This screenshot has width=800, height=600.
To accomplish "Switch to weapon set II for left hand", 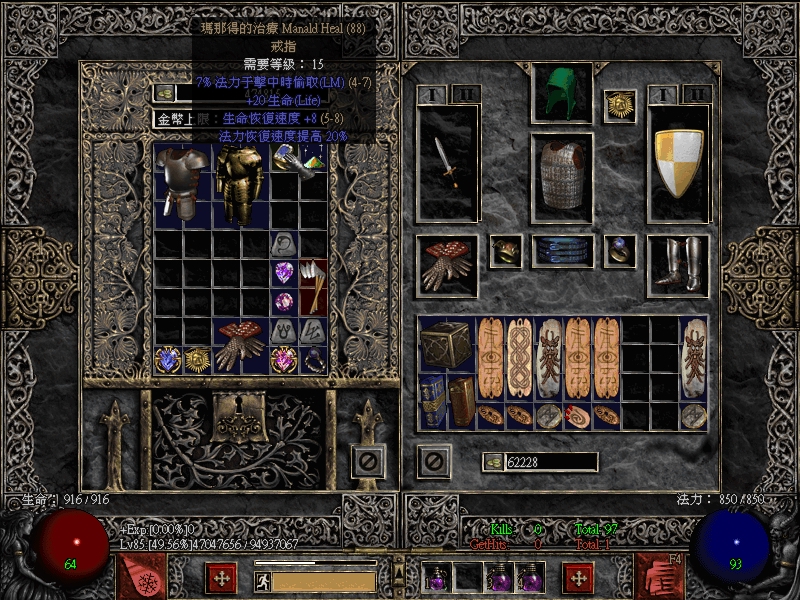I will [x=465, y=94].
